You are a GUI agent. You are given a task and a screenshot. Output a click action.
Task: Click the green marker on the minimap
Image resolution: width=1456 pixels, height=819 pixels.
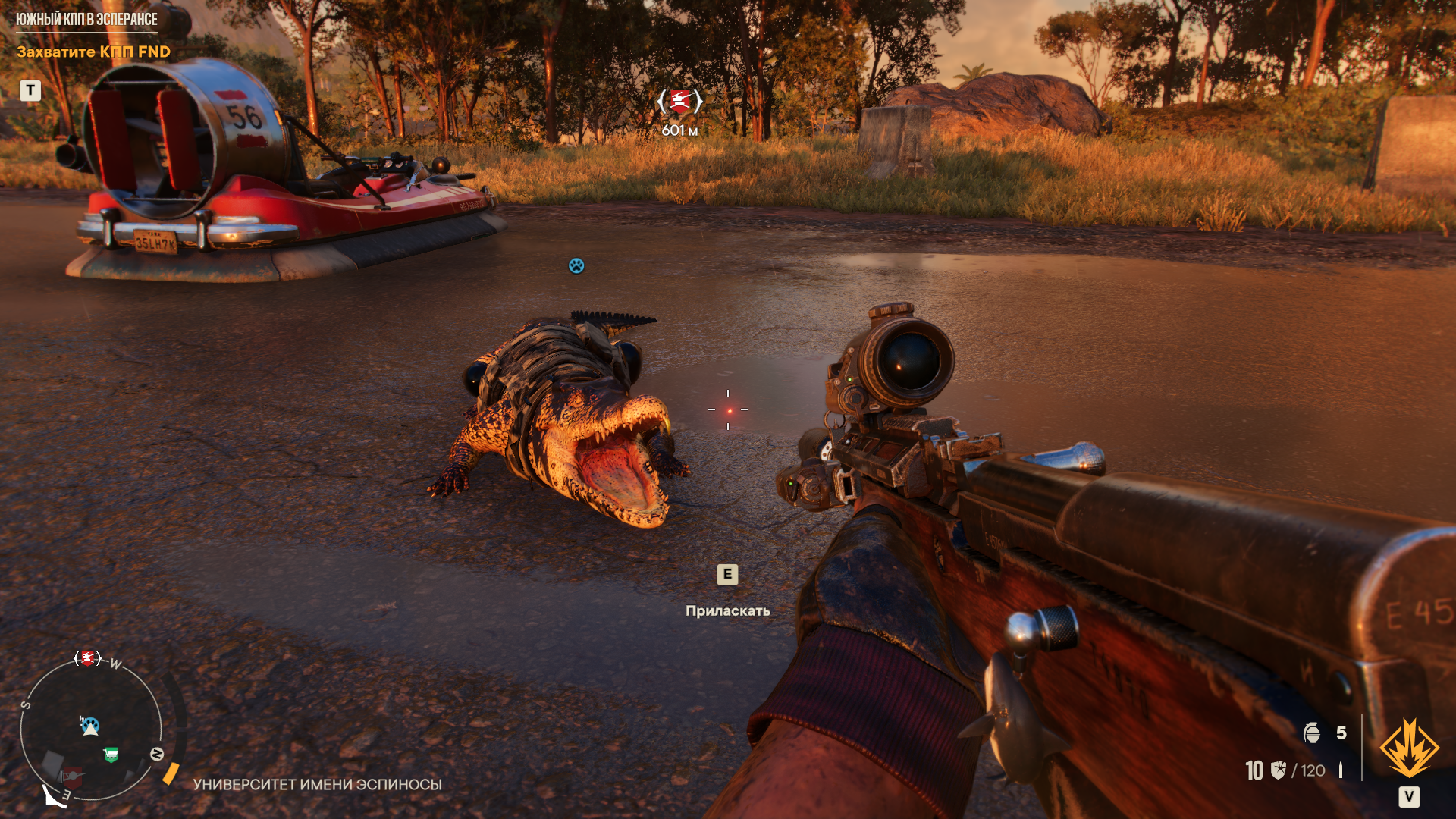[111, 755]
